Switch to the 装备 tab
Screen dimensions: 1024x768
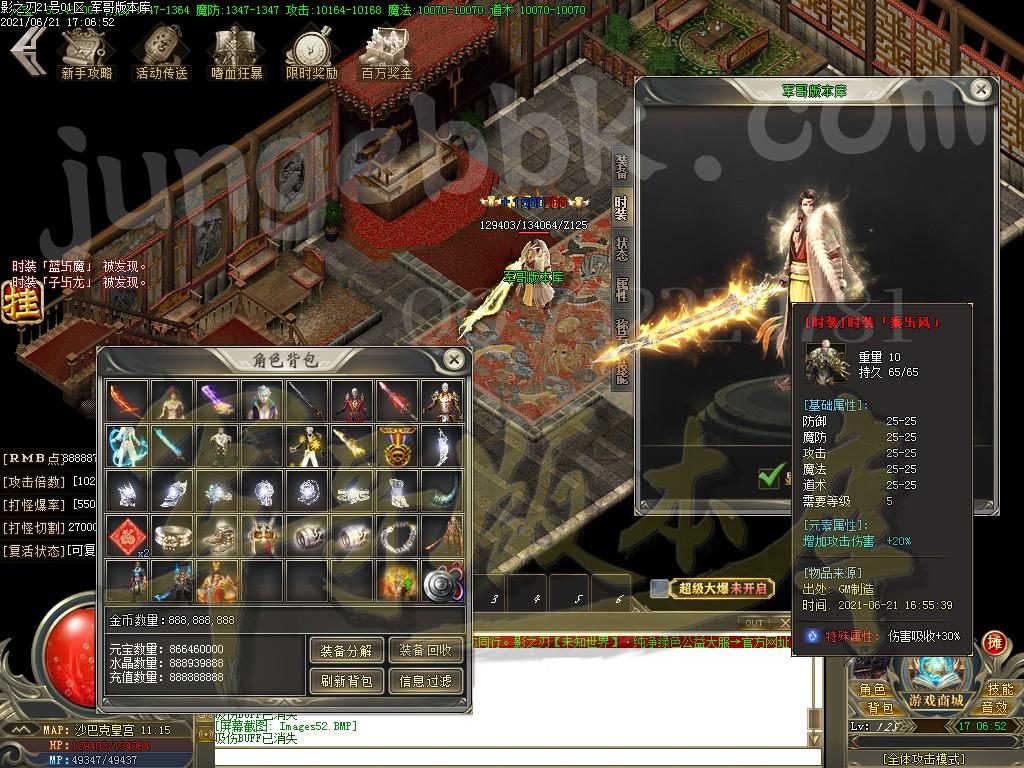[622, 166]
